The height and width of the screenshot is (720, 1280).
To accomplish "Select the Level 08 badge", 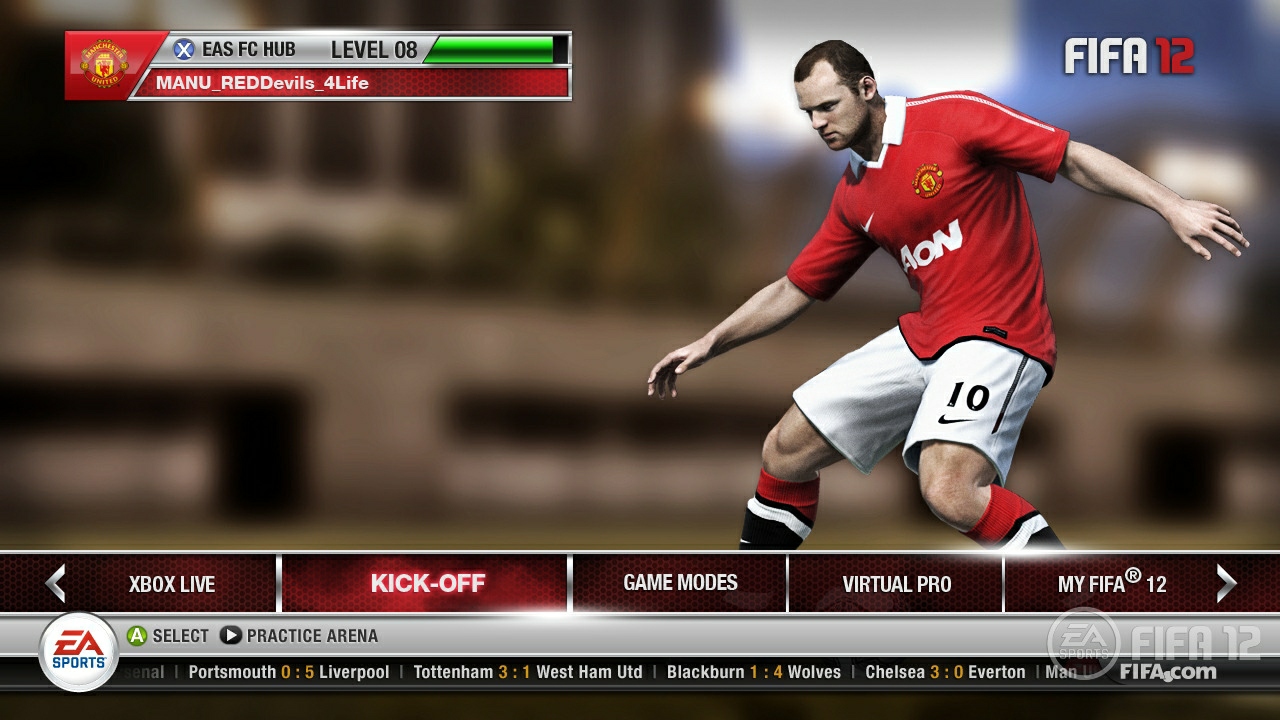I will [x=374, y=49].
